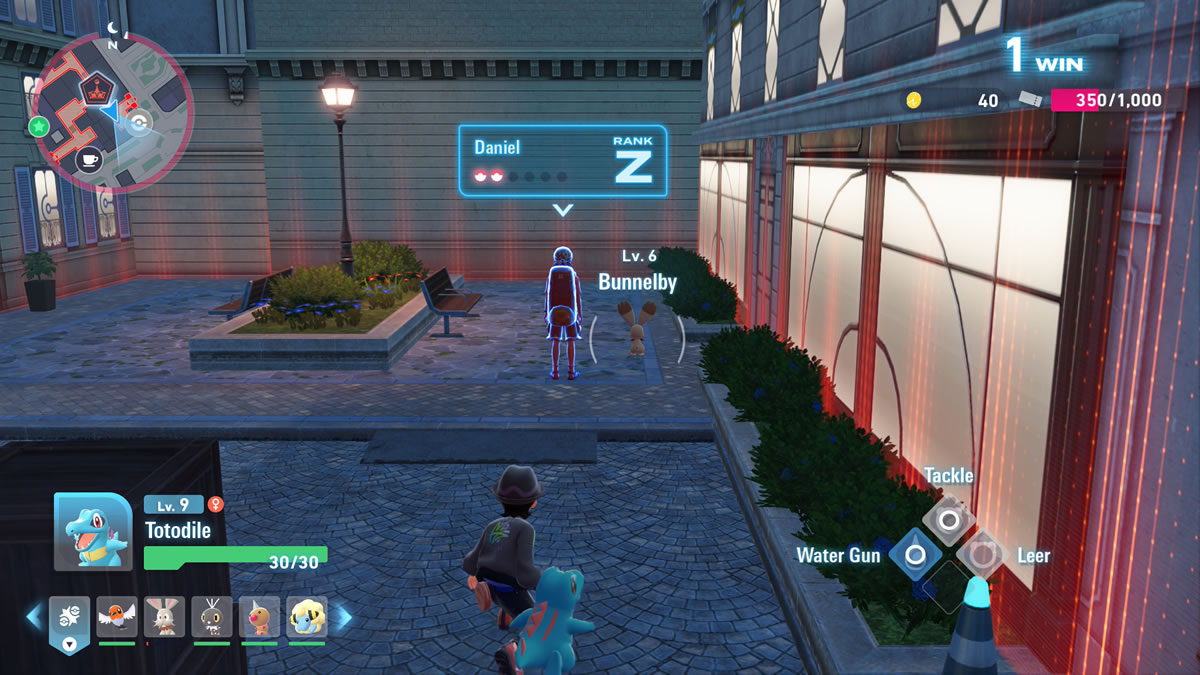The width and height of the screenshot is (1200, 675).
Task: Switch to Mareep in the party bar
Action: (x=307, y=617)
